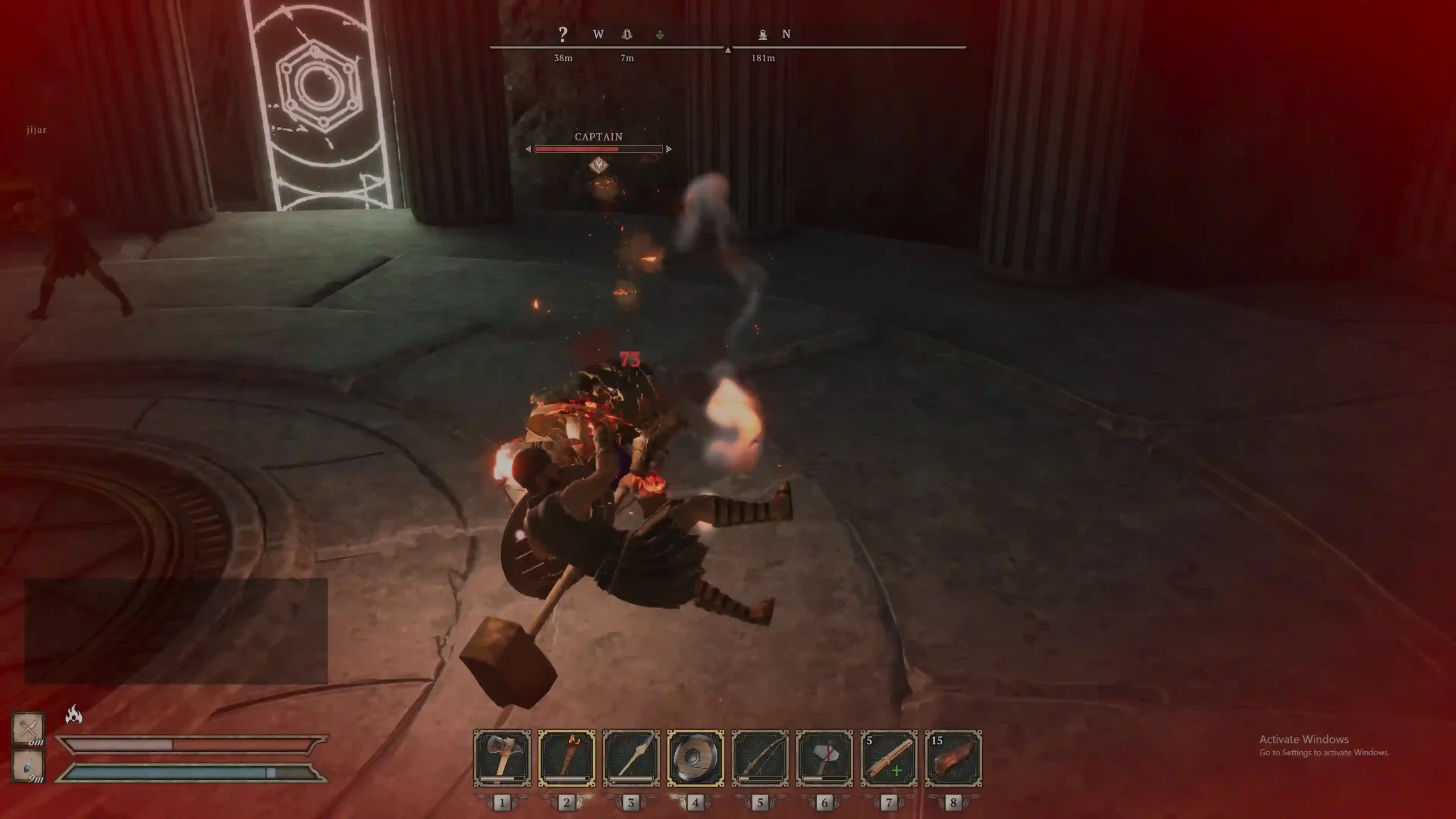Equip the wooden bow from the hotbar
Image resolution: width=1456 pixels, height=819 pixels.
click(x=760, y=758)
